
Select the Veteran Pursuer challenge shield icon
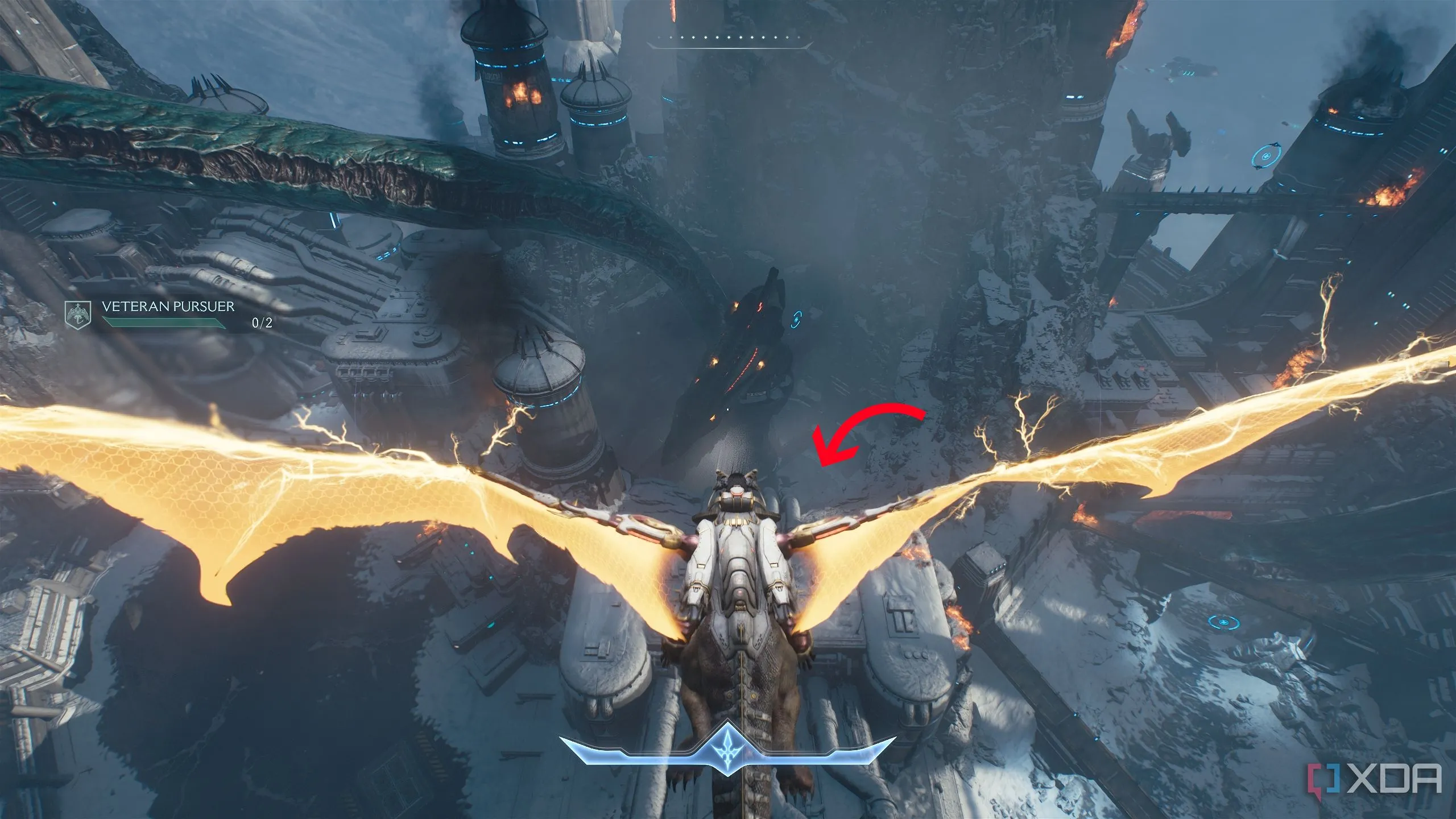coord(78,315)
